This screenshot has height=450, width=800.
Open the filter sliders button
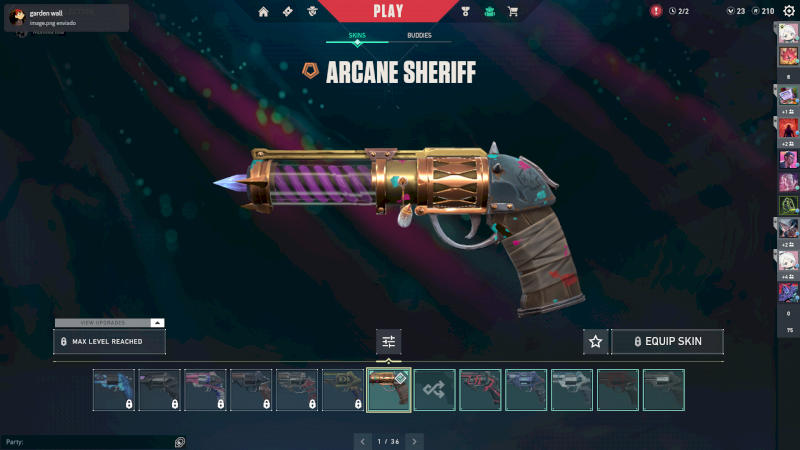click(389, 341)
